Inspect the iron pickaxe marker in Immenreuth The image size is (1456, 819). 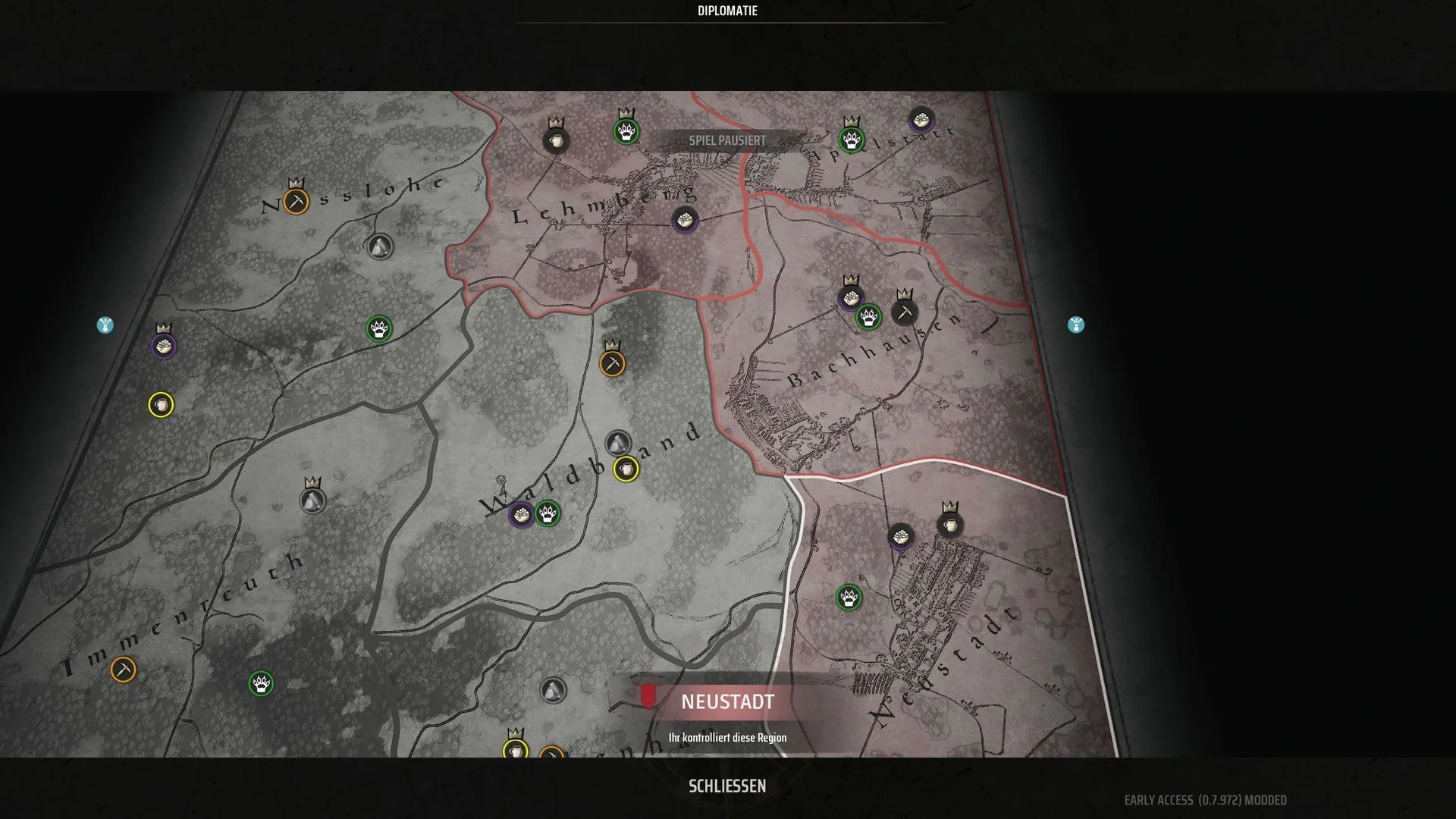coord(123,670)
